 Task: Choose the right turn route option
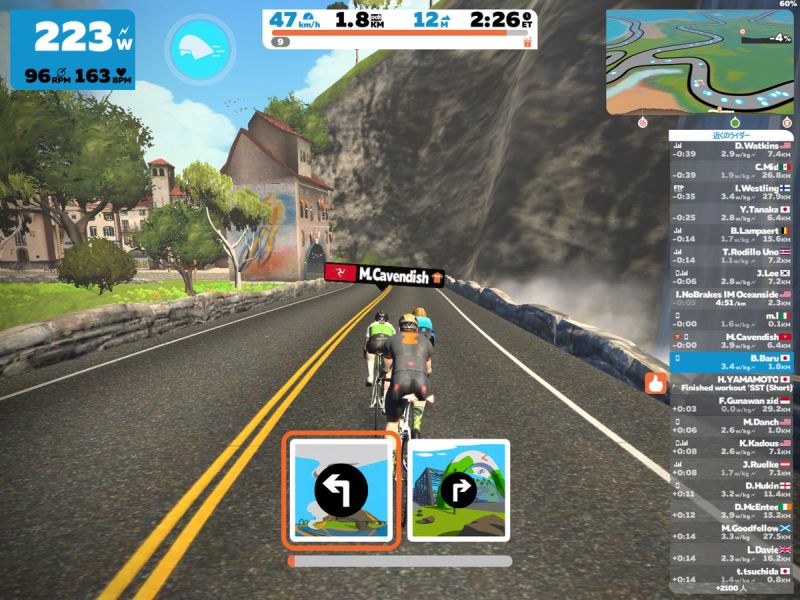click(x=459, y=490)
